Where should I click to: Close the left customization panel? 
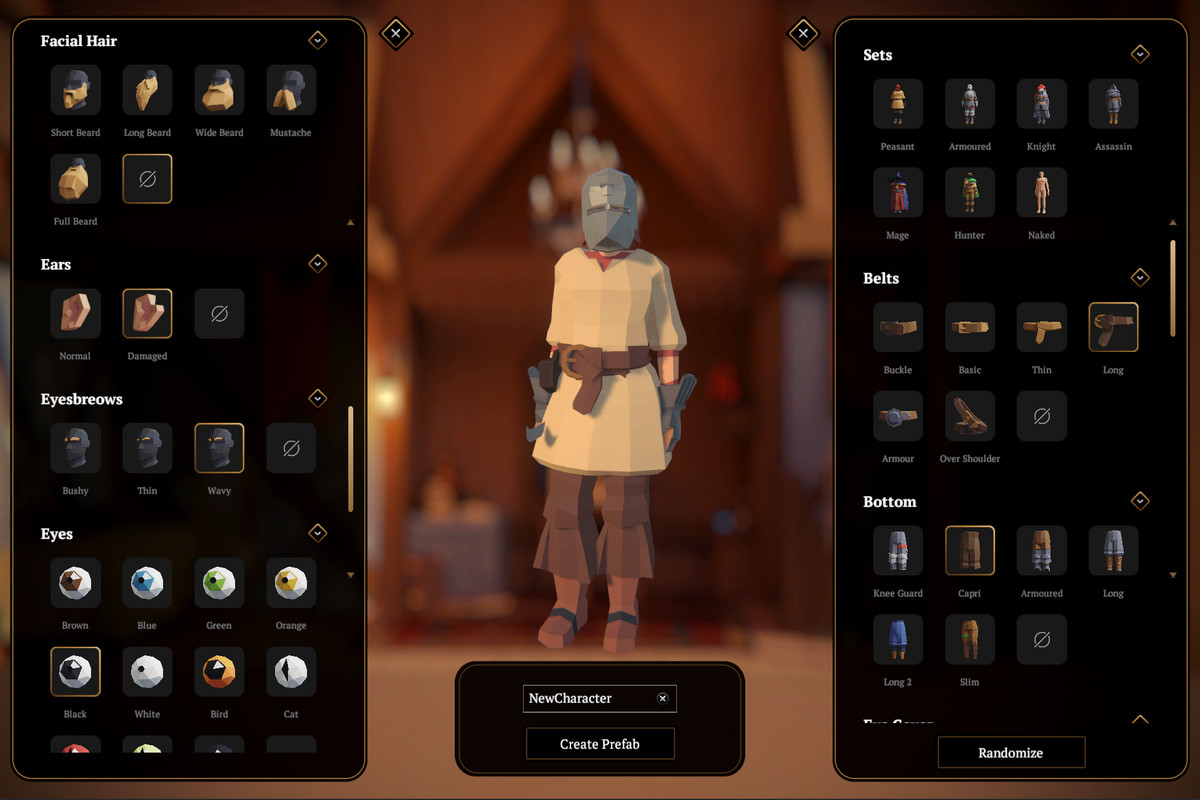pyautogui.click(x=396, y=34)
